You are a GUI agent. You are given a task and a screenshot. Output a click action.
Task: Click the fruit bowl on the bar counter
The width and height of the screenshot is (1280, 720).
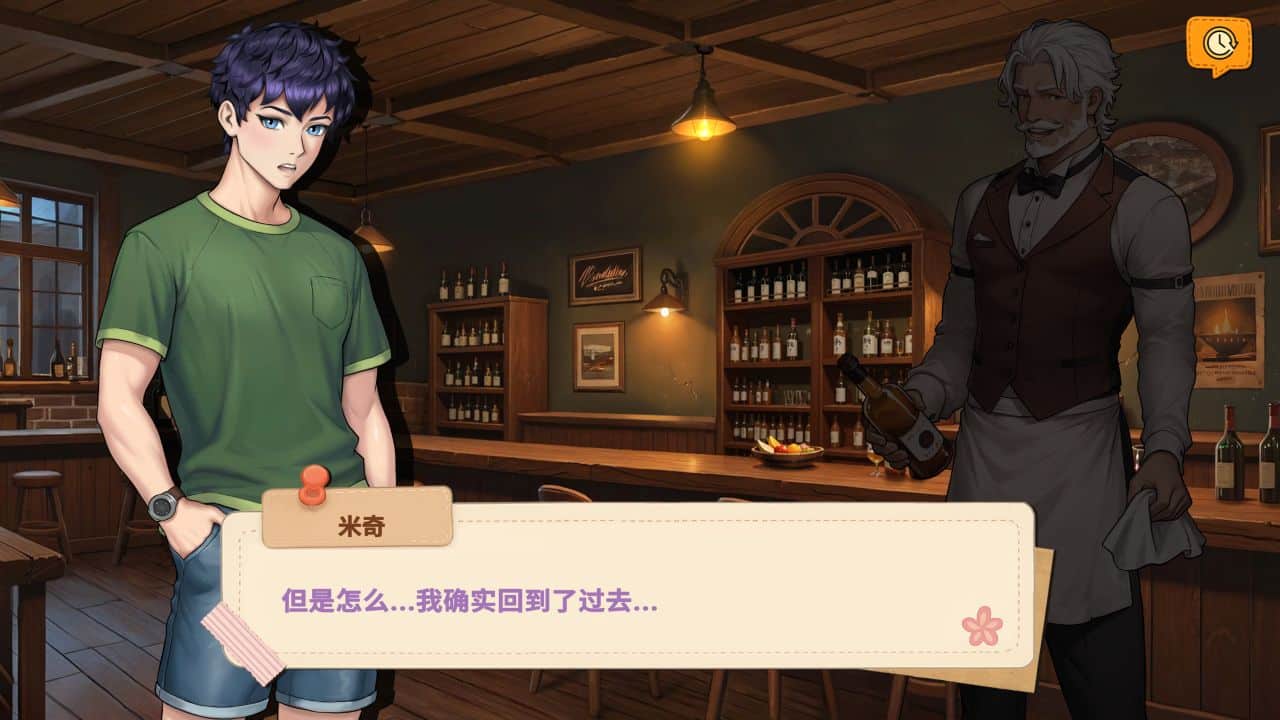(x=789, y=452)
